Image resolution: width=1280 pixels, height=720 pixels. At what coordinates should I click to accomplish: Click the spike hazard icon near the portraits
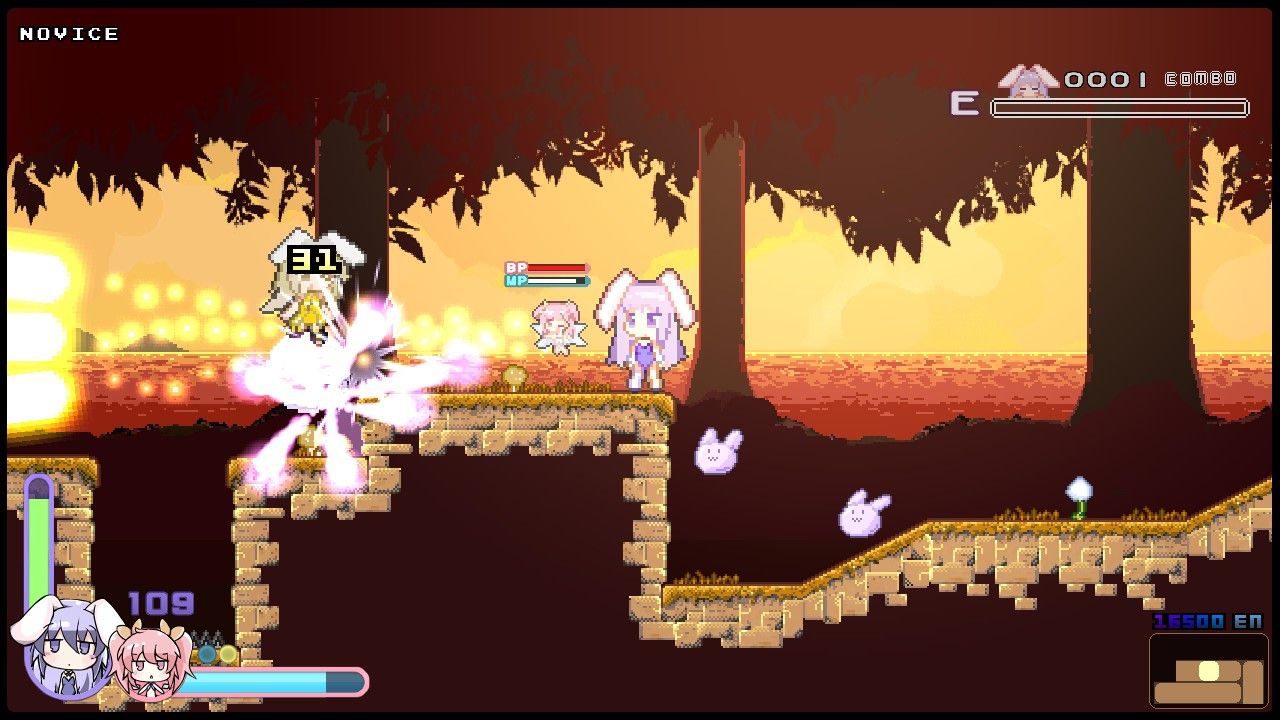pos(207,635)
